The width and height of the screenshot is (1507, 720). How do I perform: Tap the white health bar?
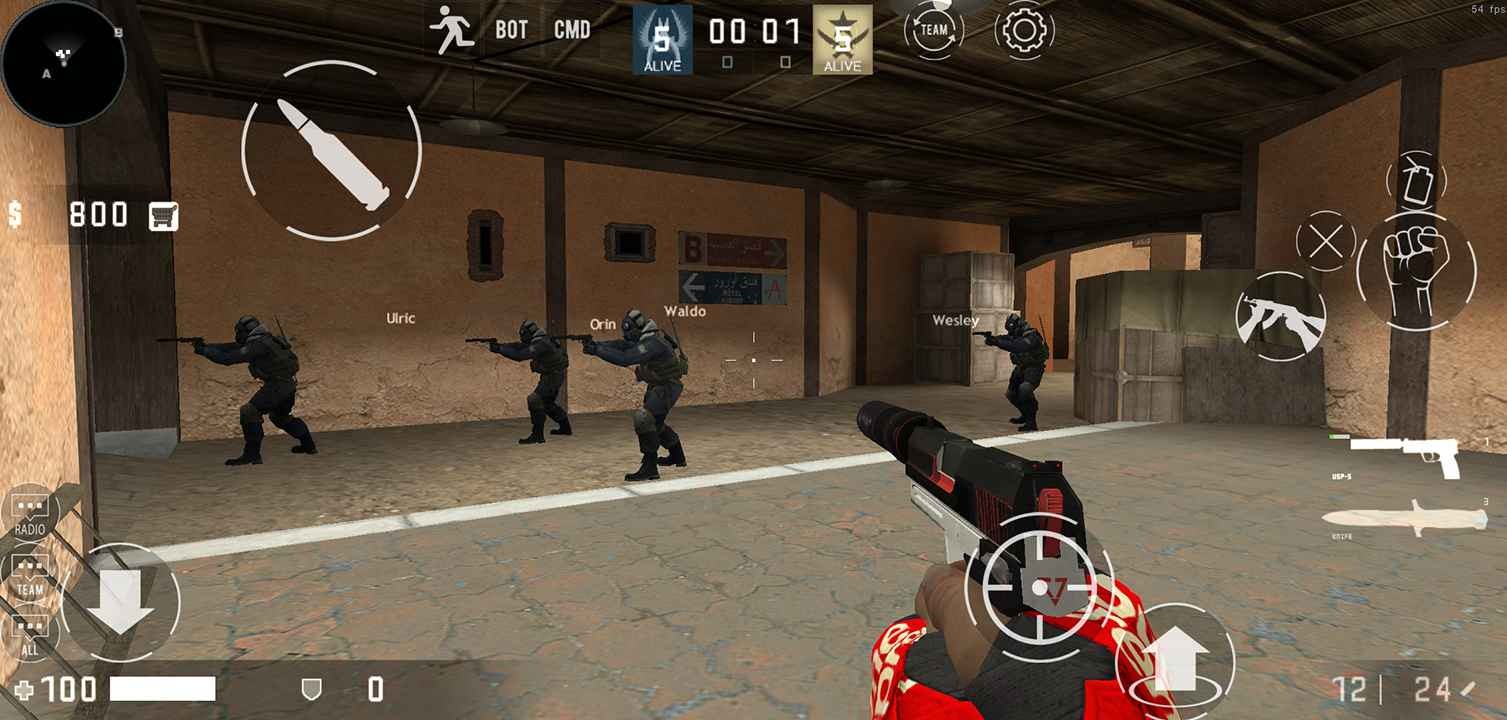tap(165, 688)
